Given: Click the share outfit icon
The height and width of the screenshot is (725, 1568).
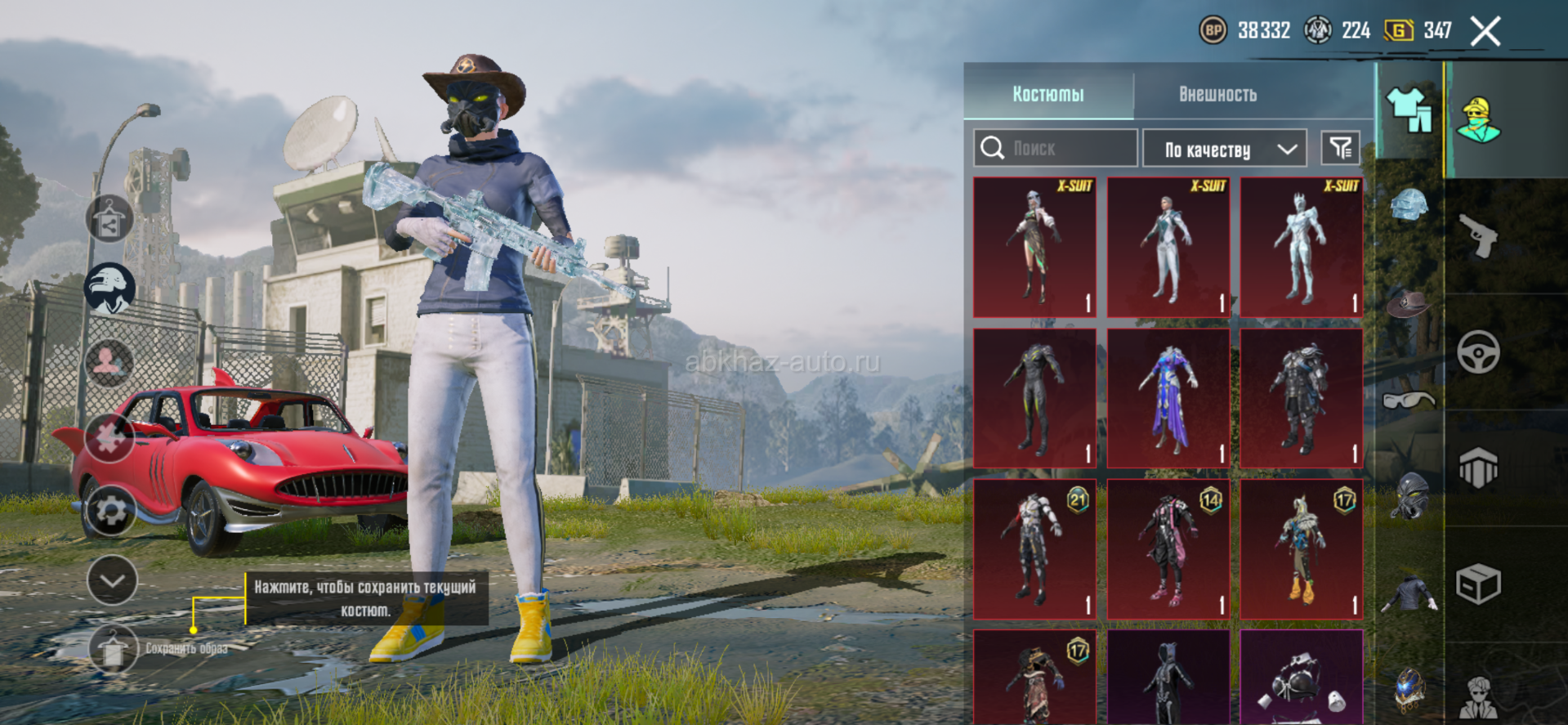Looking at the screenshot, I should (109, 219).
